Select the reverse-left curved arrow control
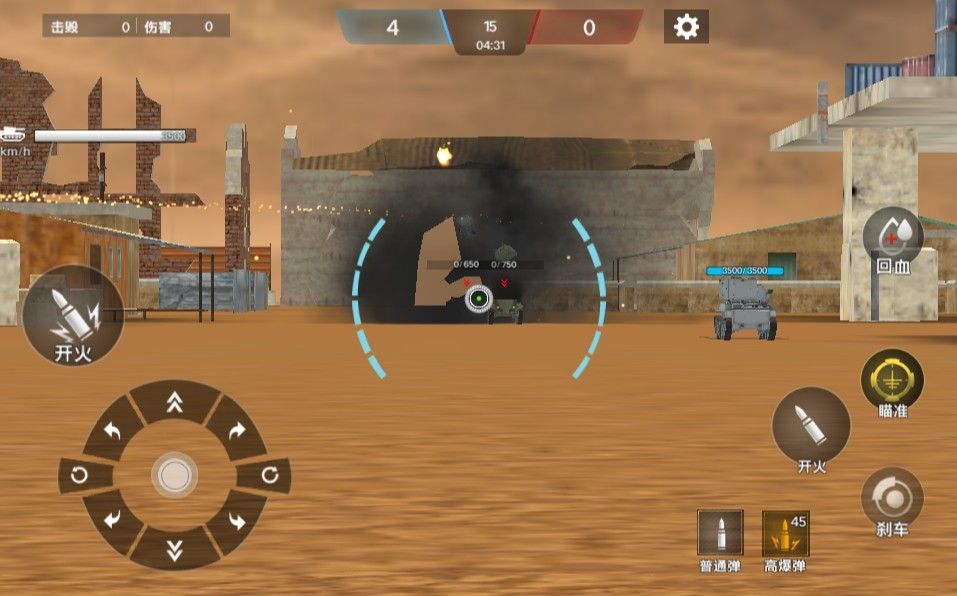The image size is (957, 596). click(x=113, y=520)
